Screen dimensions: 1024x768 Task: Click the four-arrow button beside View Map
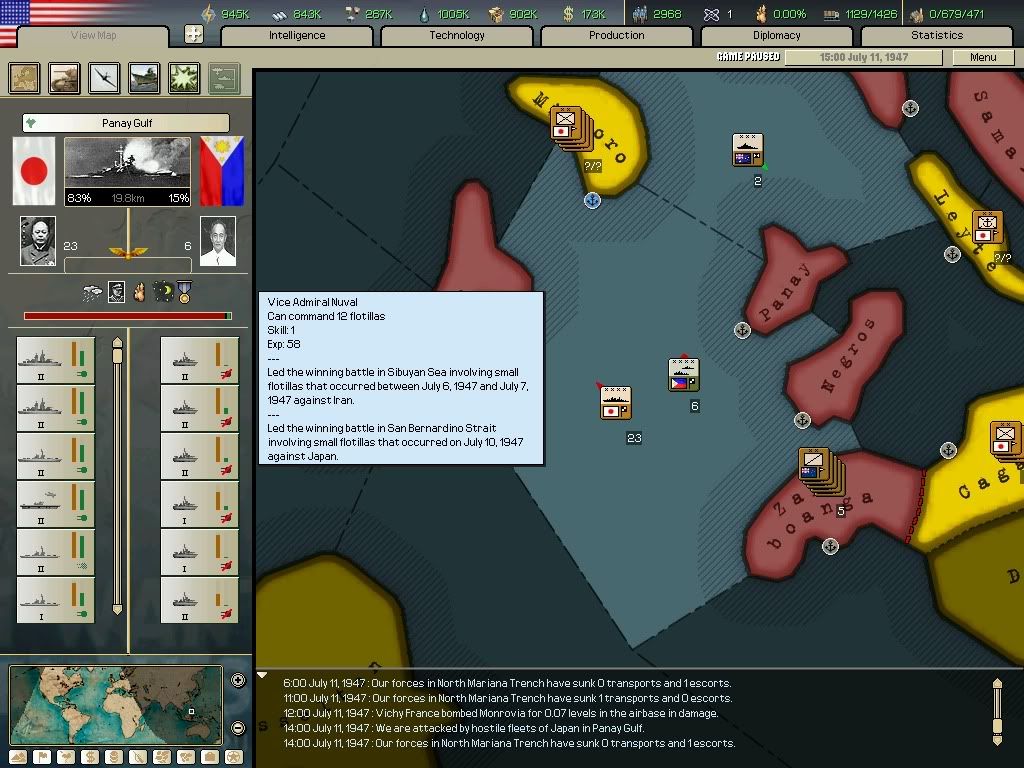pos(194,35)
